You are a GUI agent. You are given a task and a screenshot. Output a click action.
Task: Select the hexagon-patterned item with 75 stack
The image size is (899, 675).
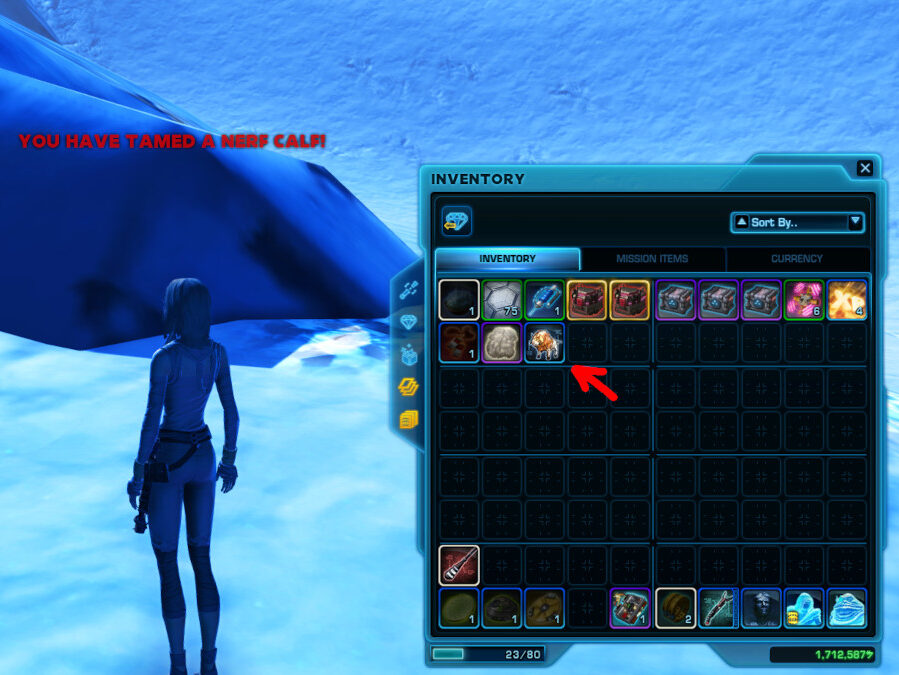(501, 299)
